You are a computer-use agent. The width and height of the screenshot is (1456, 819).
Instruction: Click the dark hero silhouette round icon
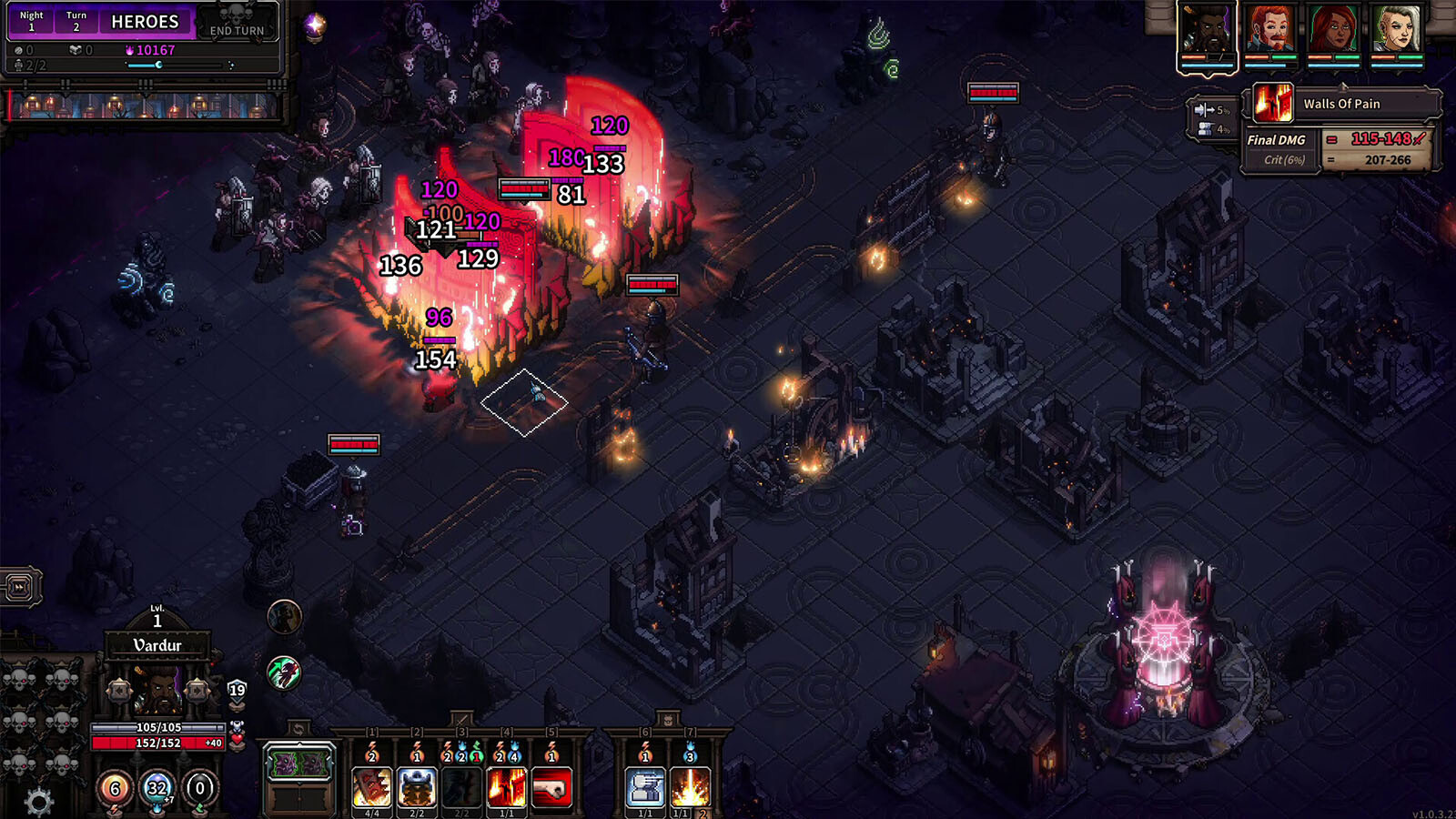click(x=284, y=618)
